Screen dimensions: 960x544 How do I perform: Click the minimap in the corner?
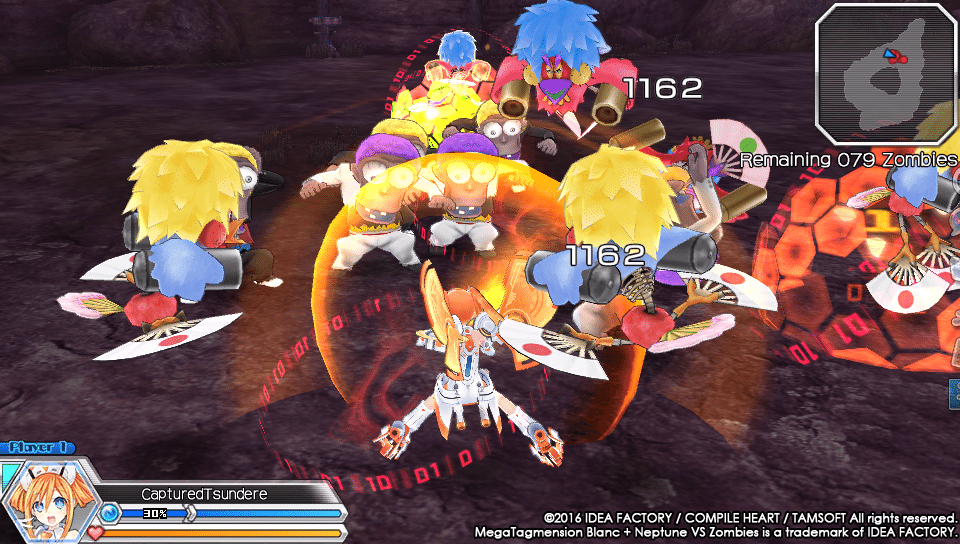885,72
